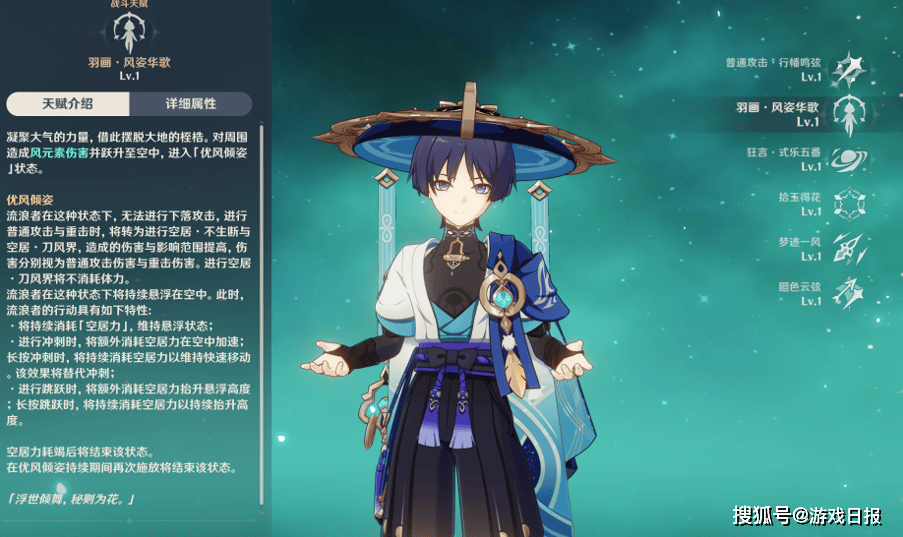
Task: View the 拾玉得花 passive talent
Action: click(x=848, y=203)
